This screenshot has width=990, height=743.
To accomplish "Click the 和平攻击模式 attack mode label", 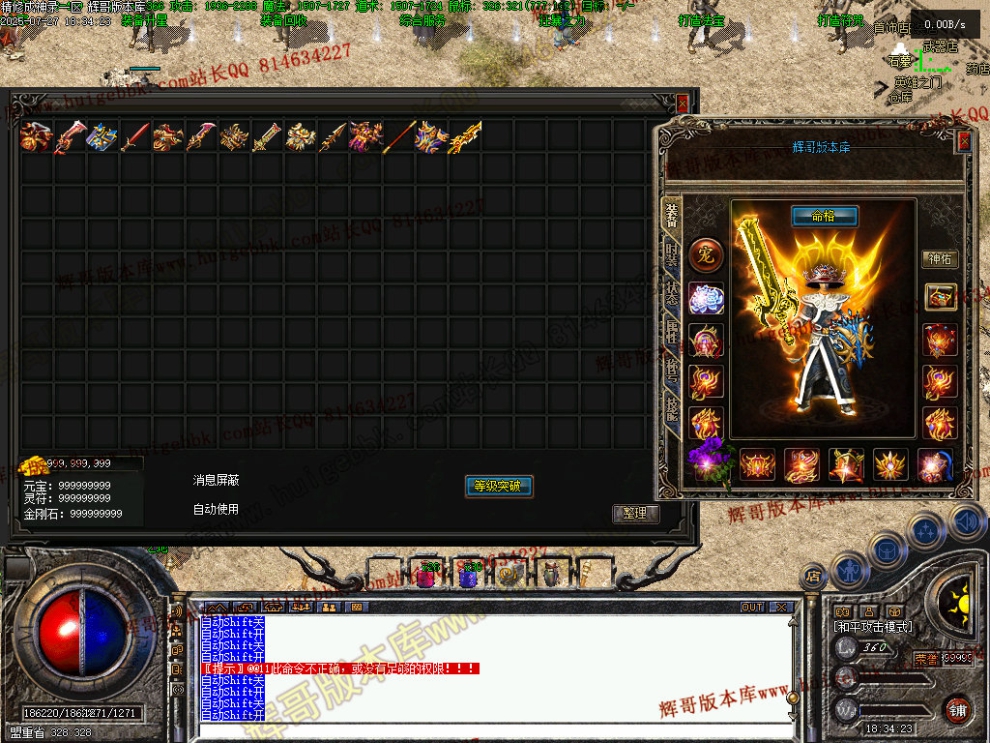I will coord(872,626).
